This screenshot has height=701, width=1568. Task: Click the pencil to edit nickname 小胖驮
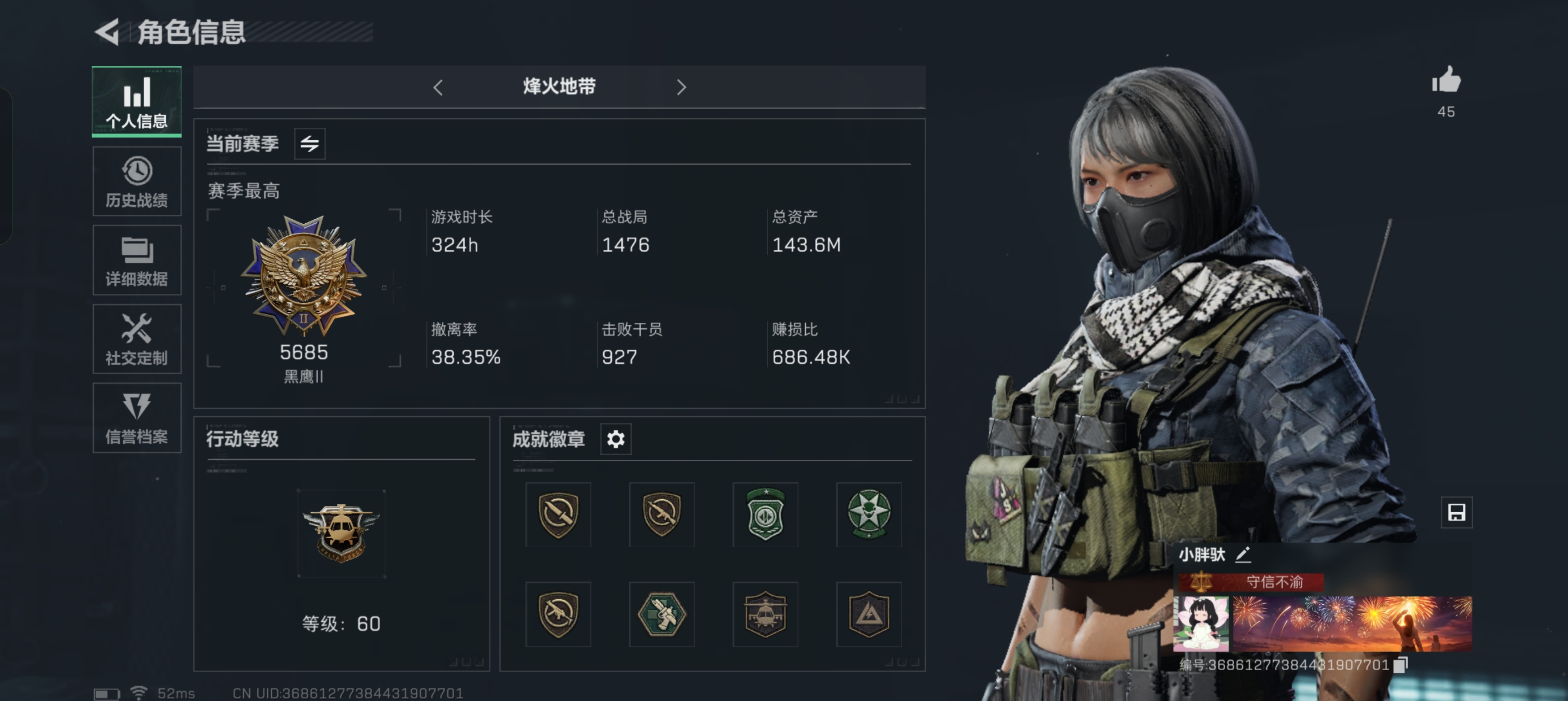coord(1243,555)
